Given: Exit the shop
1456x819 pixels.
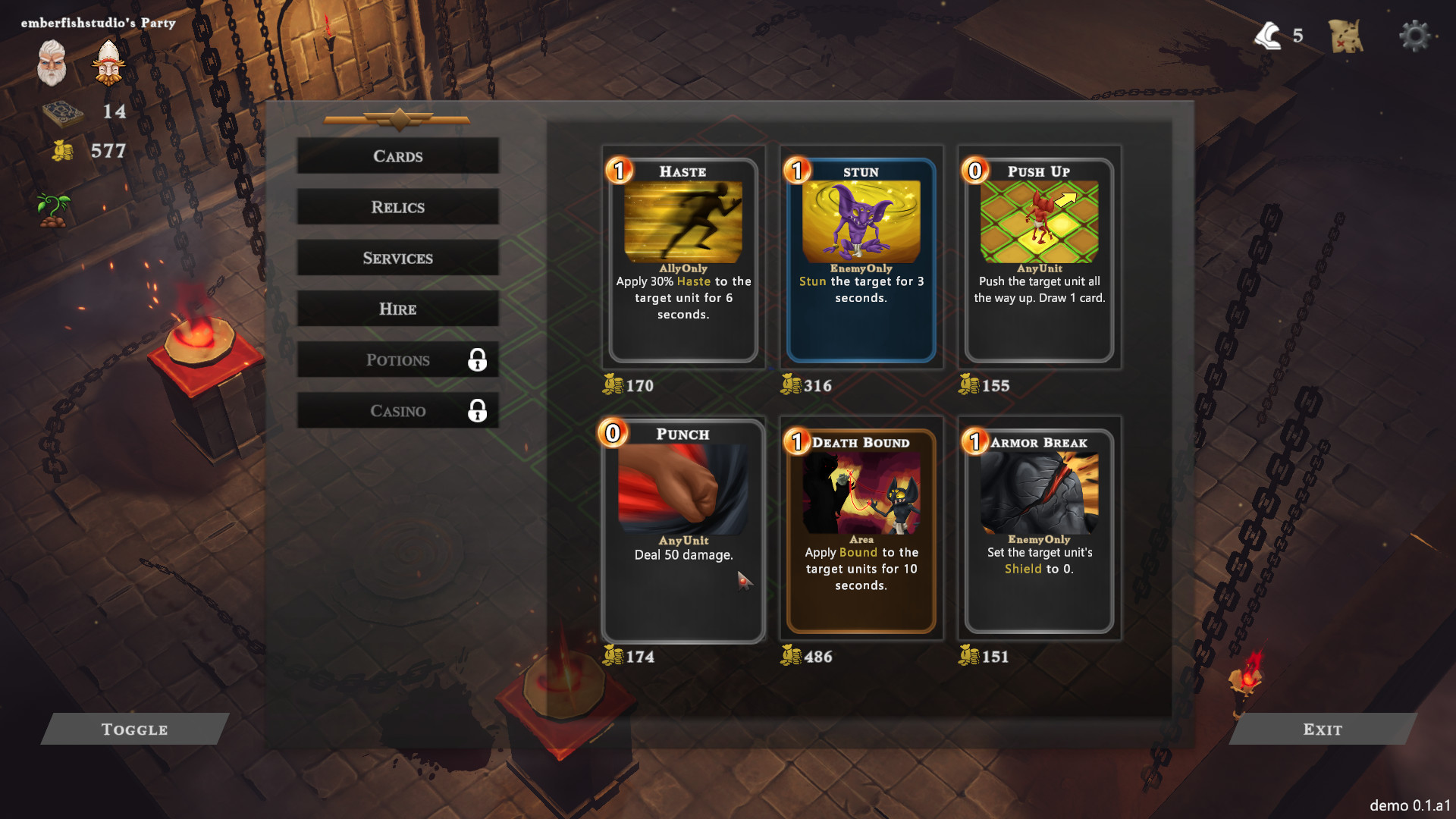Looking at the screenshot, I should [x=1322, y=729].
